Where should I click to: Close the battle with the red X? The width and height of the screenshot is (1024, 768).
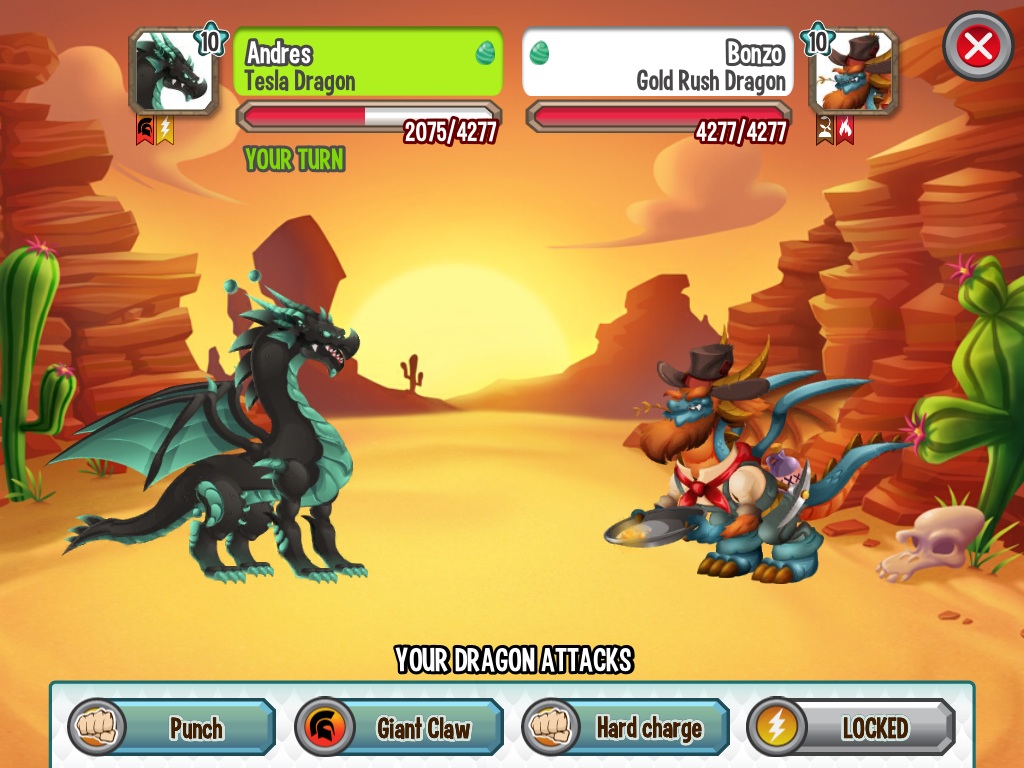point(977,46)
